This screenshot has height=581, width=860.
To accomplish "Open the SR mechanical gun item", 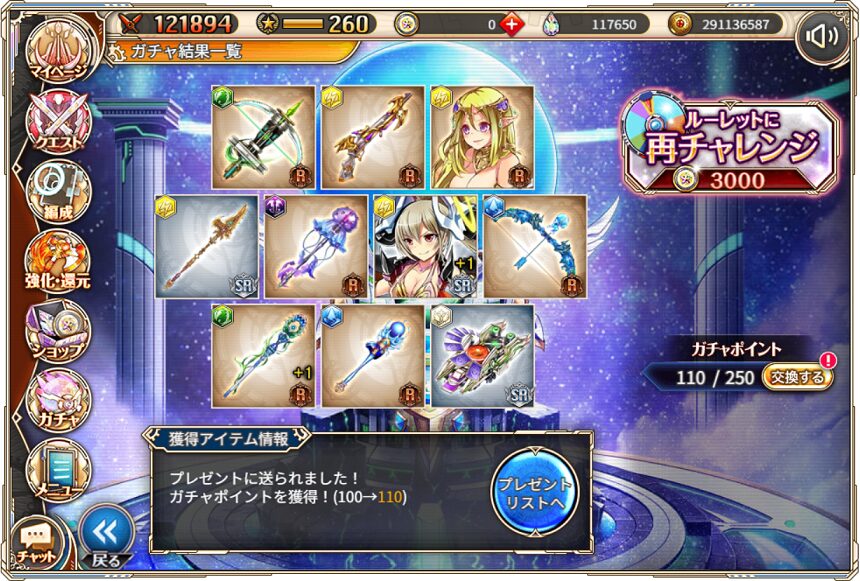I will click(x=482, y=356).
